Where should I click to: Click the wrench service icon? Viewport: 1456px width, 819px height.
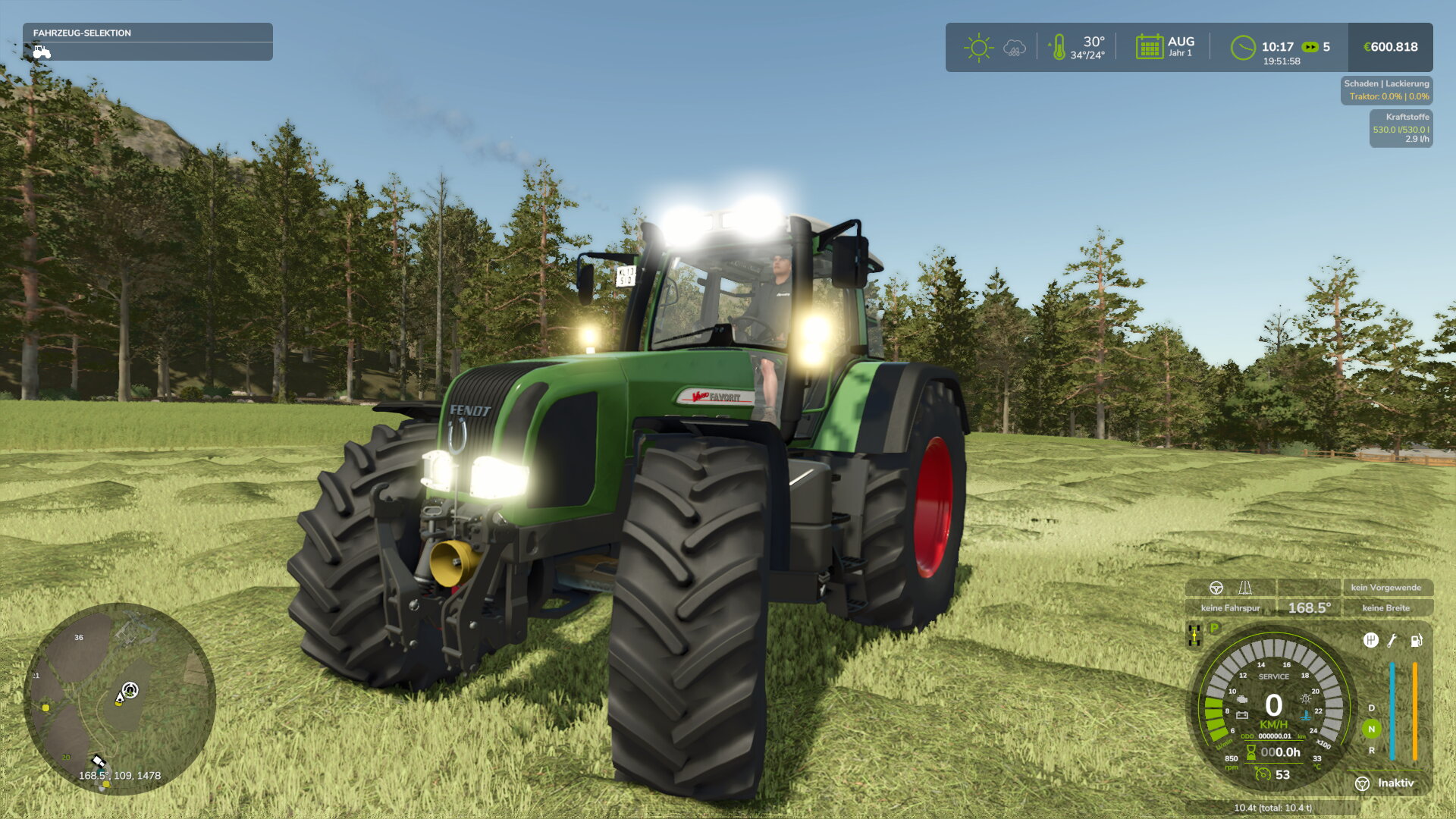click(x=1391, y=642)
